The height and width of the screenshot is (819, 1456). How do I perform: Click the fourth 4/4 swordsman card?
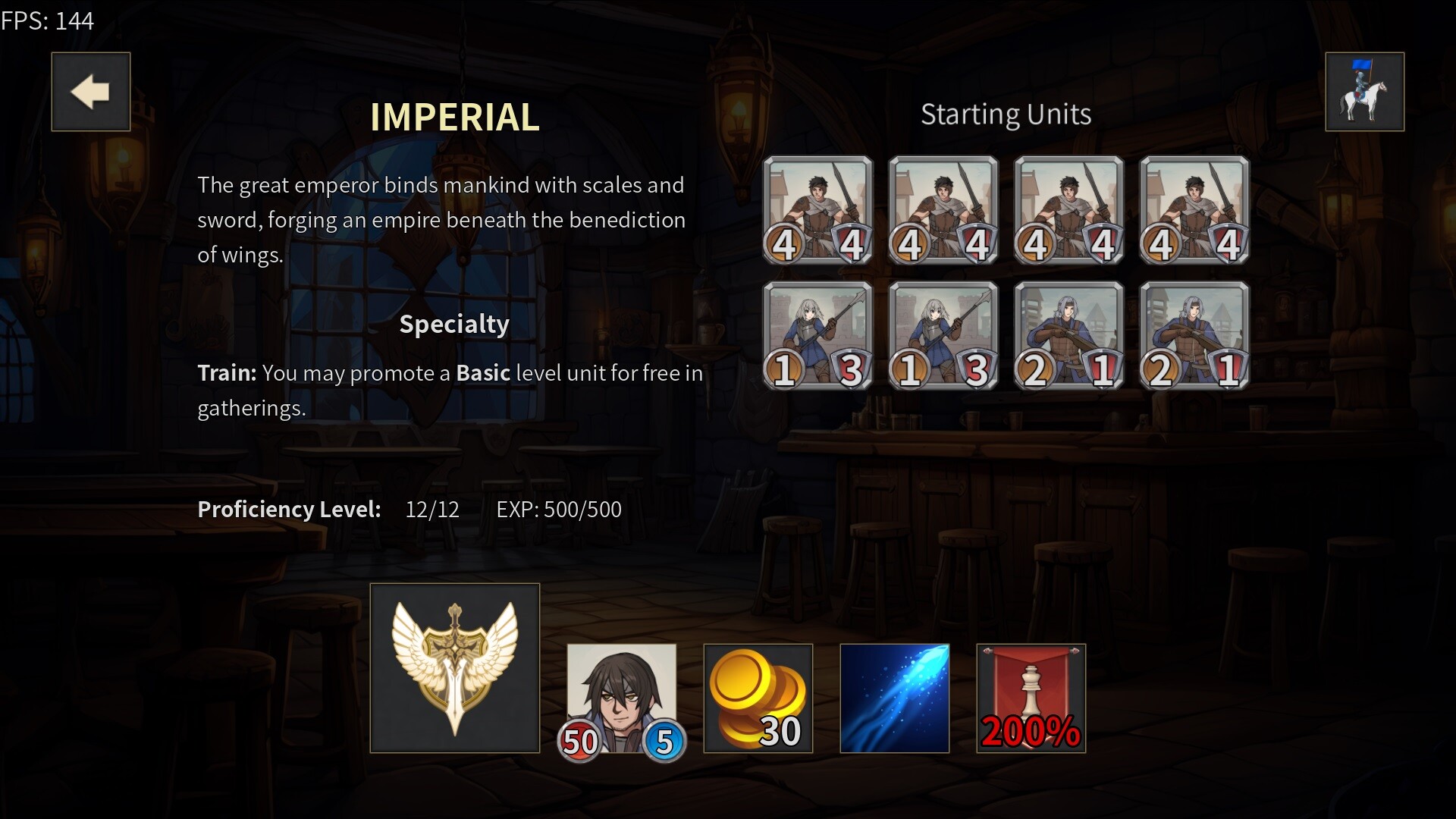1193,211
